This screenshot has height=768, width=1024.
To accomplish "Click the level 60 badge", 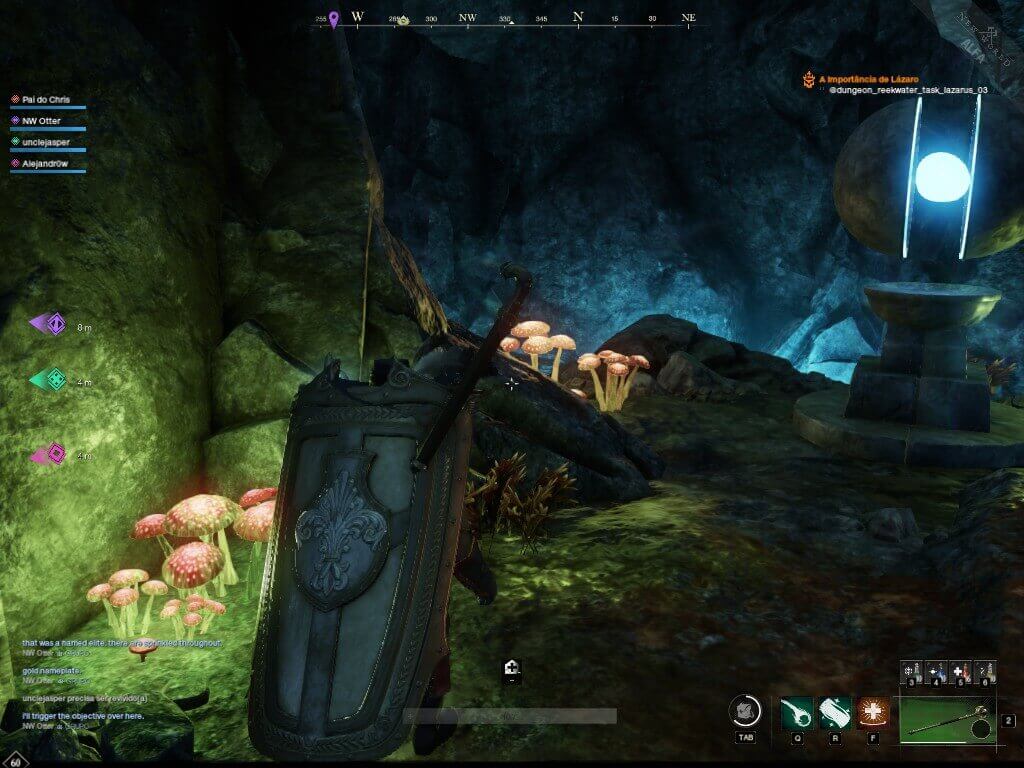I will pos(15,759).
